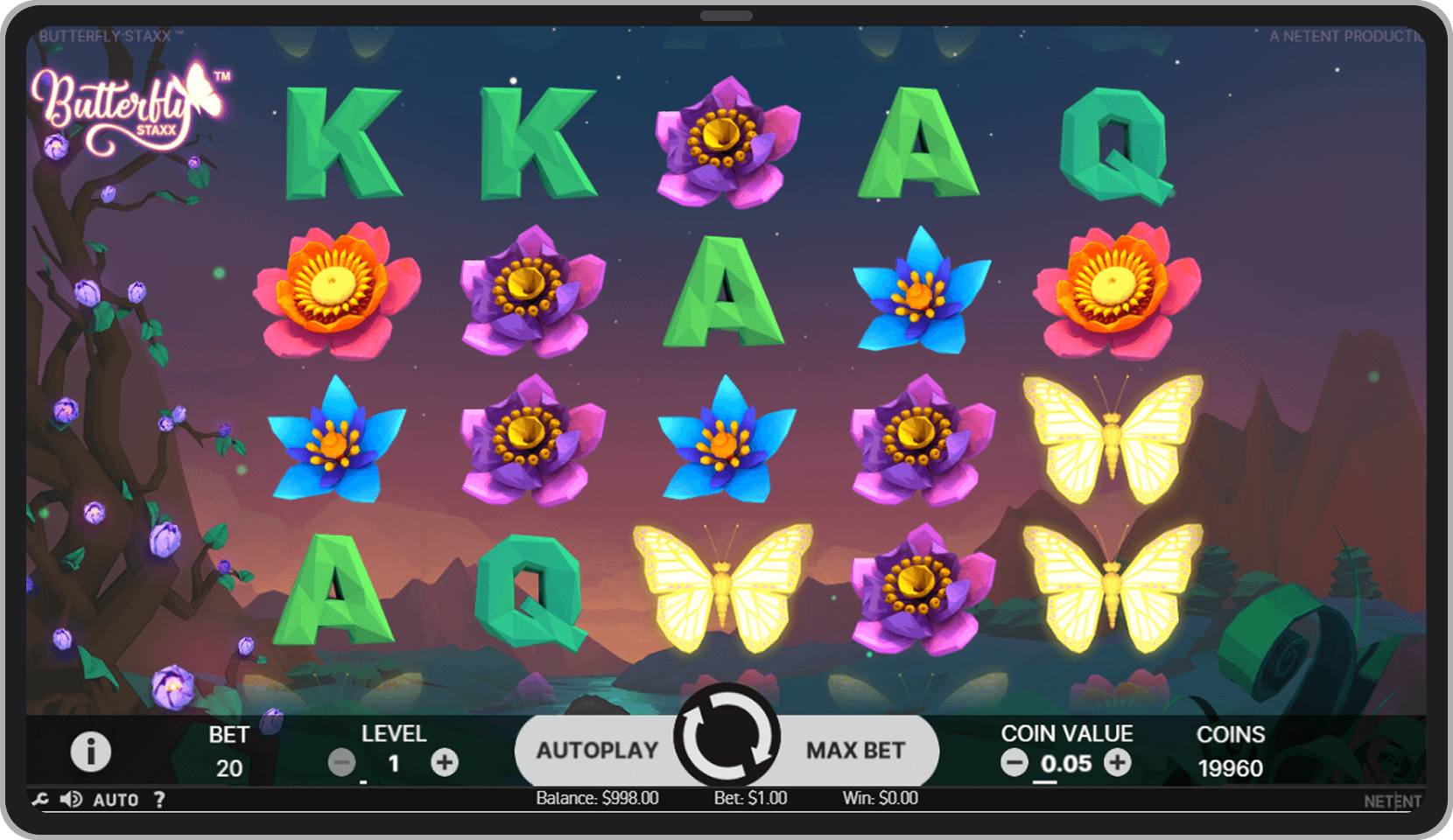Open help using the question mark icon
The width and height of the screenshot is (1453, 840).
pyautogui.click(x=158, y=799)
